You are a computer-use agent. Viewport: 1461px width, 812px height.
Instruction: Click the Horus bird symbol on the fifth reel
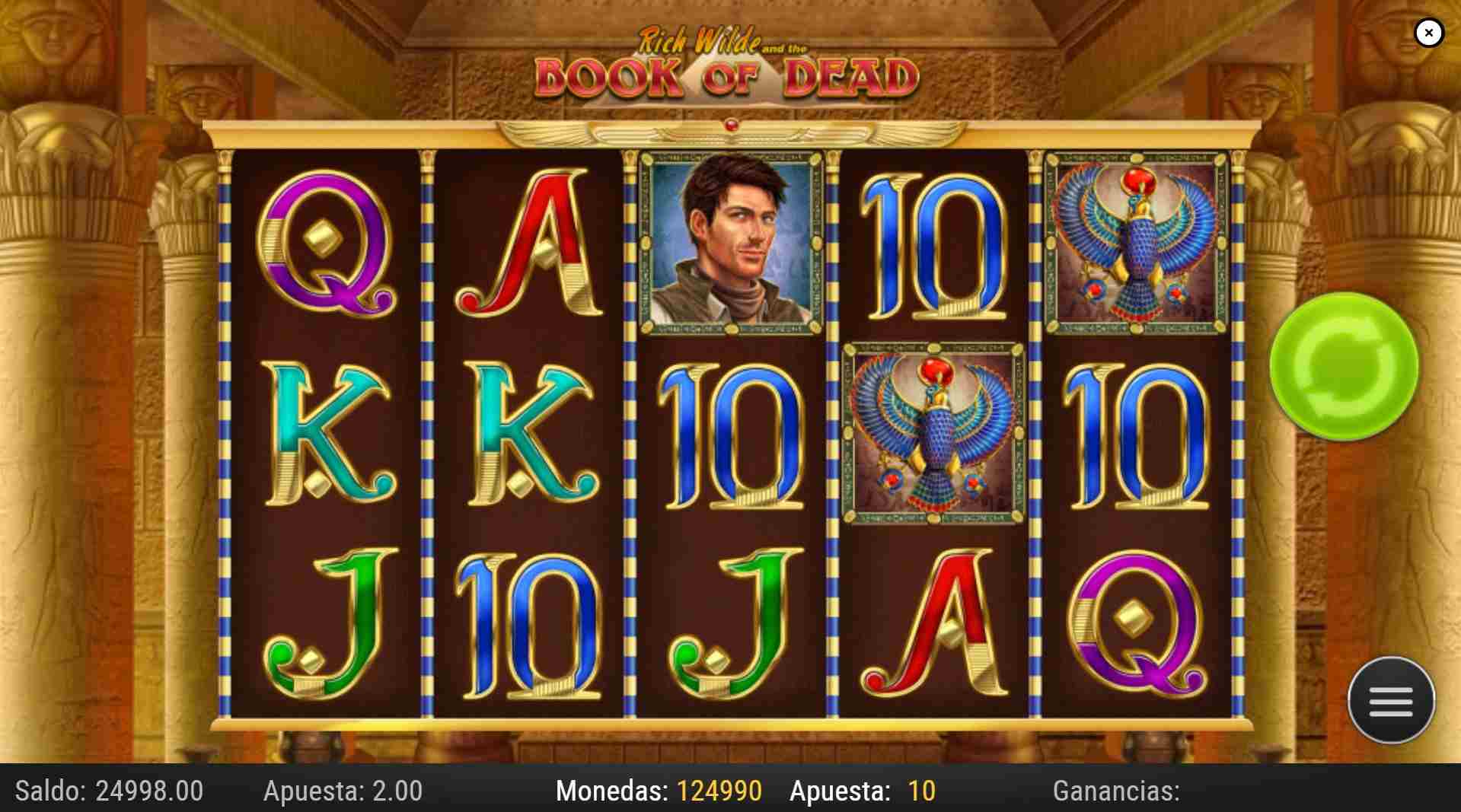1134,244
